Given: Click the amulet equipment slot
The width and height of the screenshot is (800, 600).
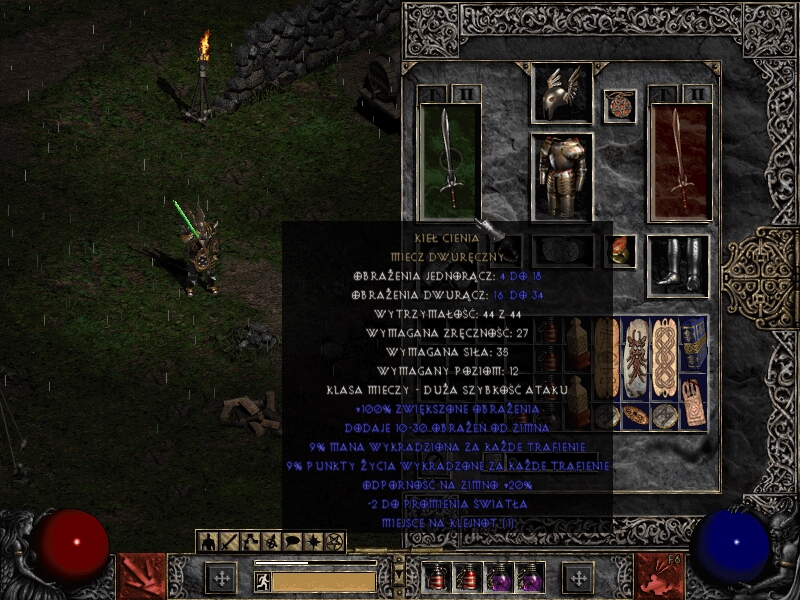Looking at the screenshot, I should point(620,106).
